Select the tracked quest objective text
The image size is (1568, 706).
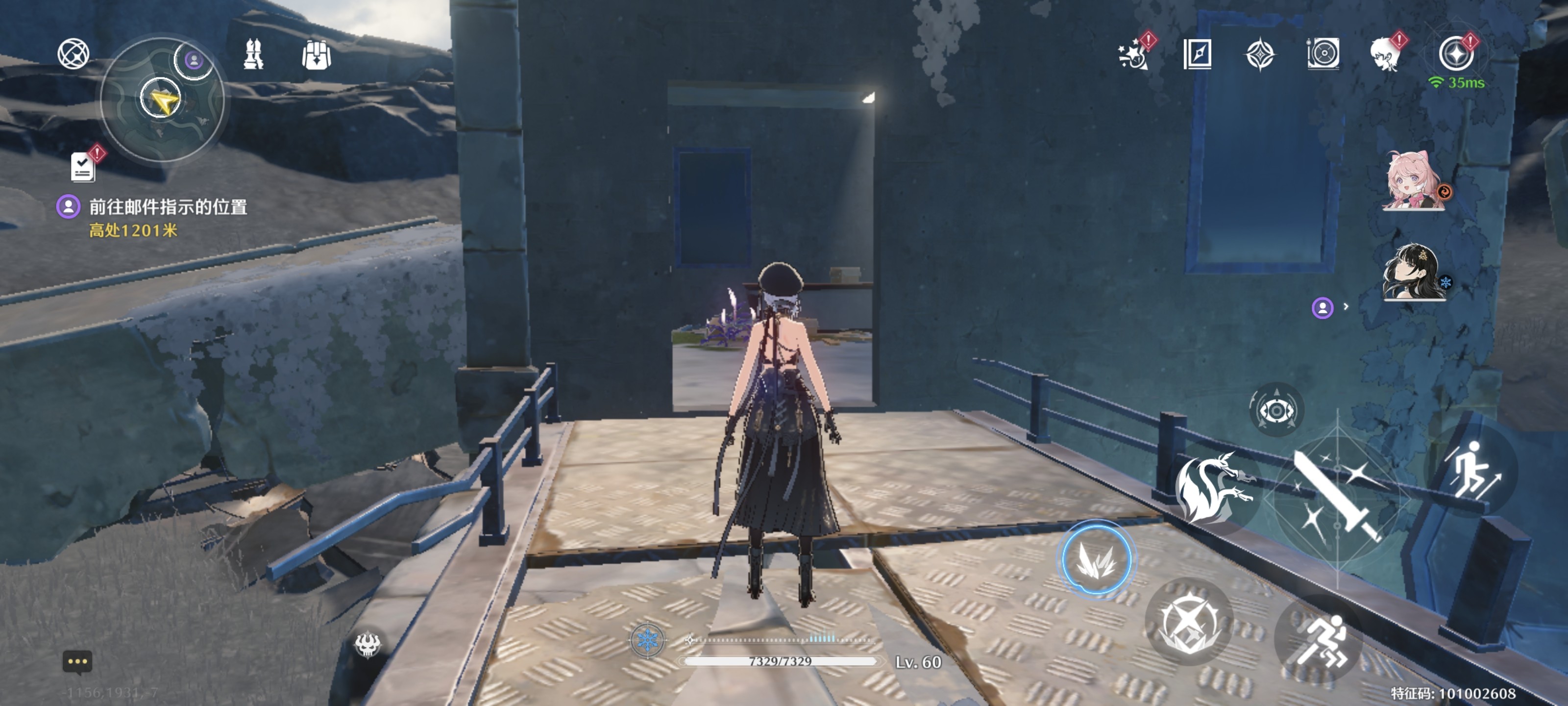168,207
